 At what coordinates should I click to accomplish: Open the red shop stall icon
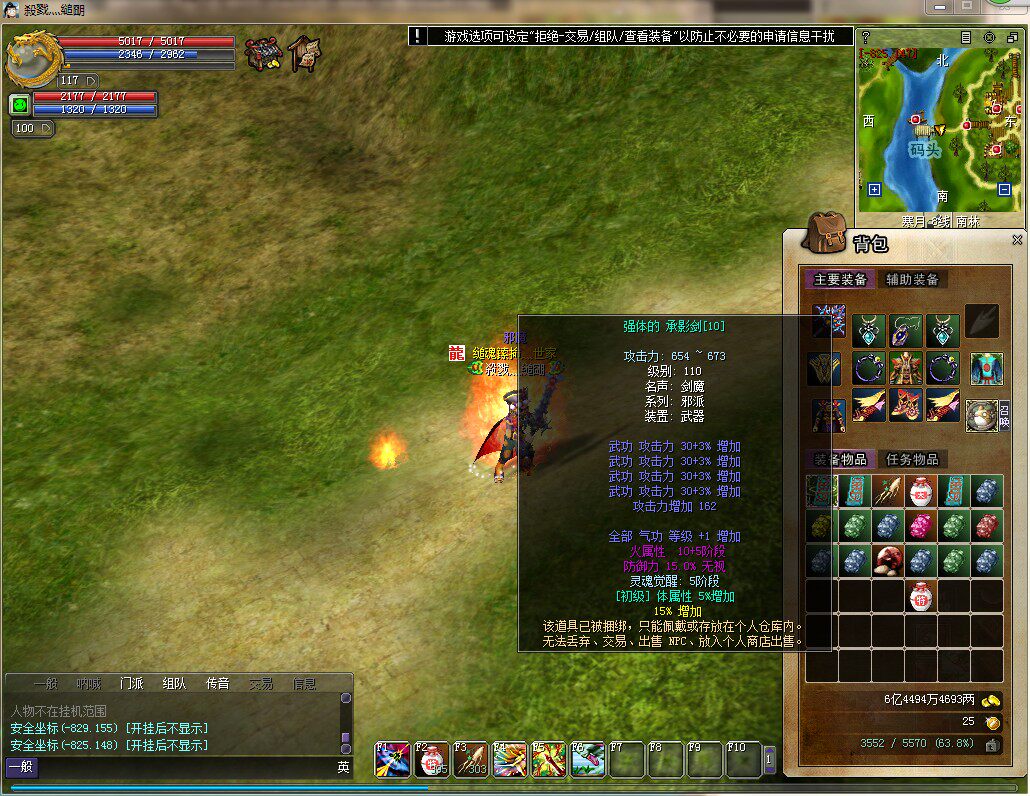tap(263, 53)
